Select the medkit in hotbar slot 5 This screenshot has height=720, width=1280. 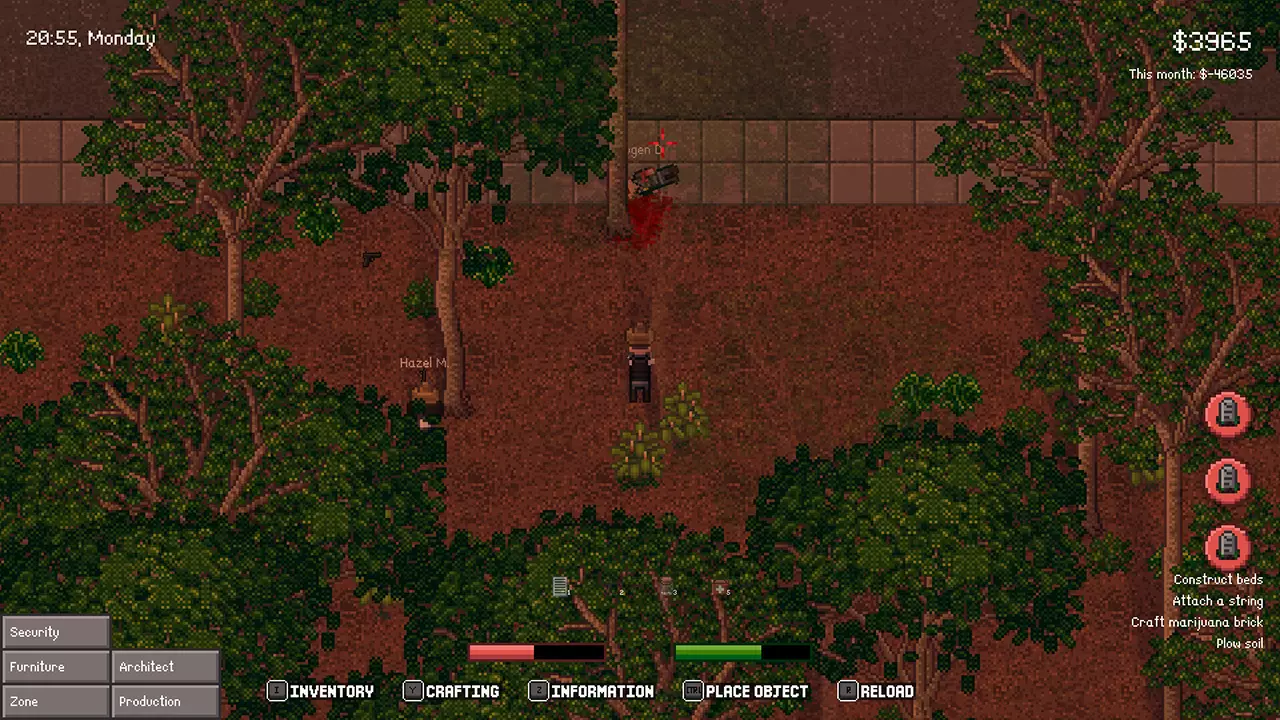719,587
